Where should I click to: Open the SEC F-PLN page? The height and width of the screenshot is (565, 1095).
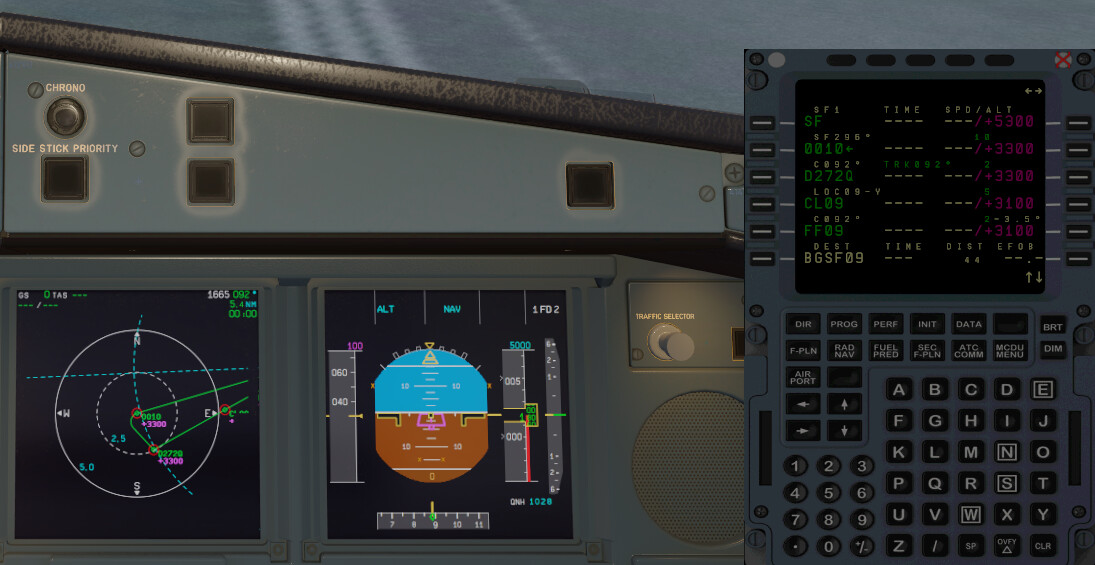(927, 351)
